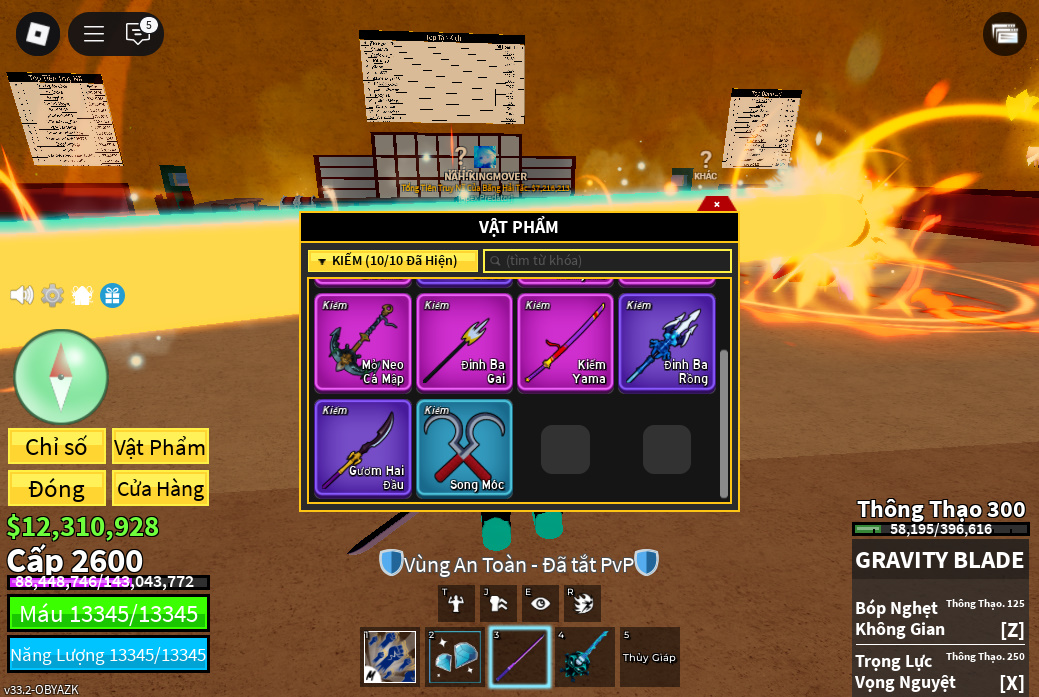Pick the Đinh Ba Rồng trident
Screen dimensions: 1039x697
click(x=666, y=342)
